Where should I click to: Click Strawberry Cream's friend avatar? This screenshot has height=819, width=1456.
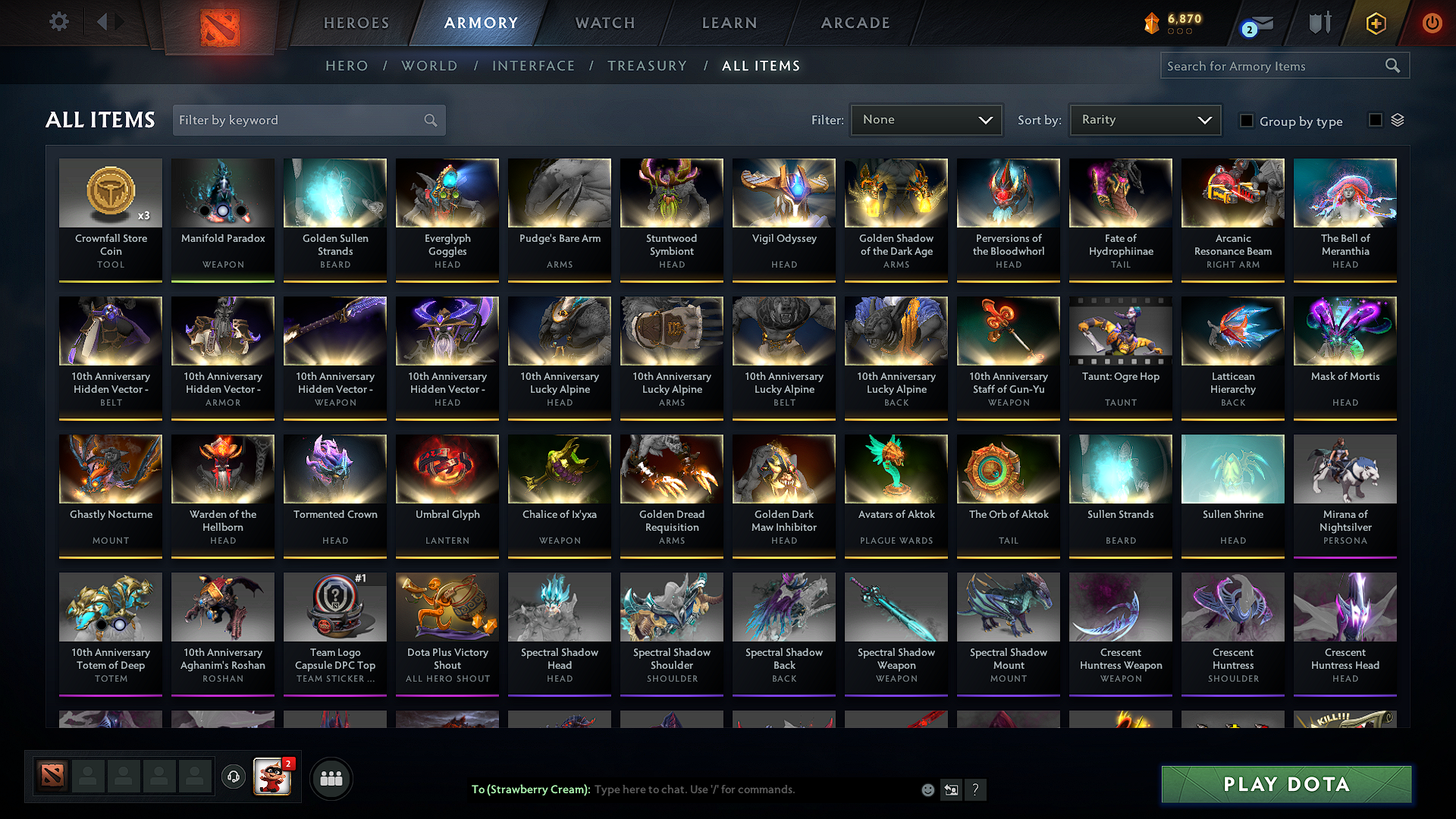(274, 778)
